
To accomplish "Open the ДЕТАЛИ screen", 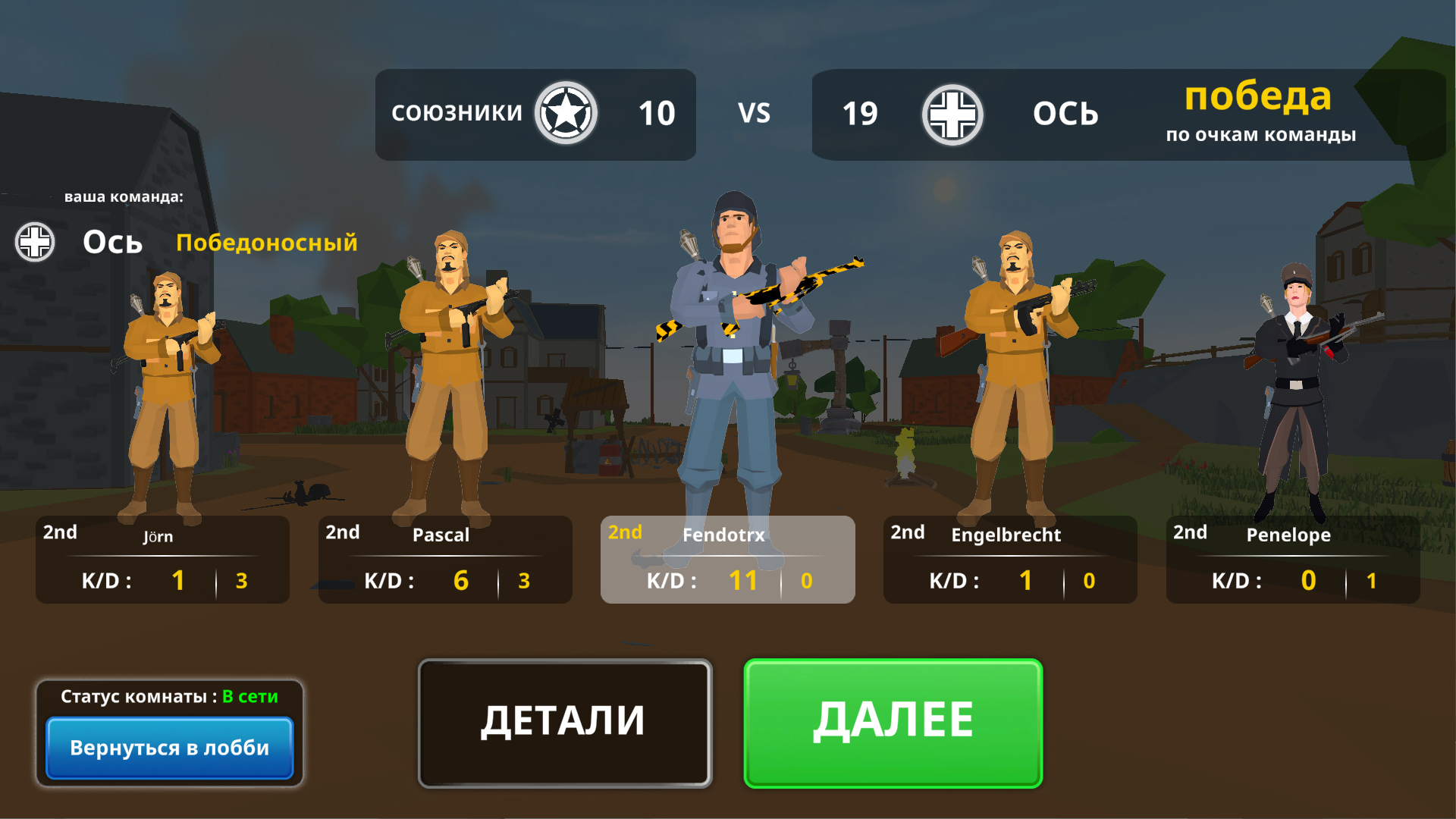I will 564,722.
